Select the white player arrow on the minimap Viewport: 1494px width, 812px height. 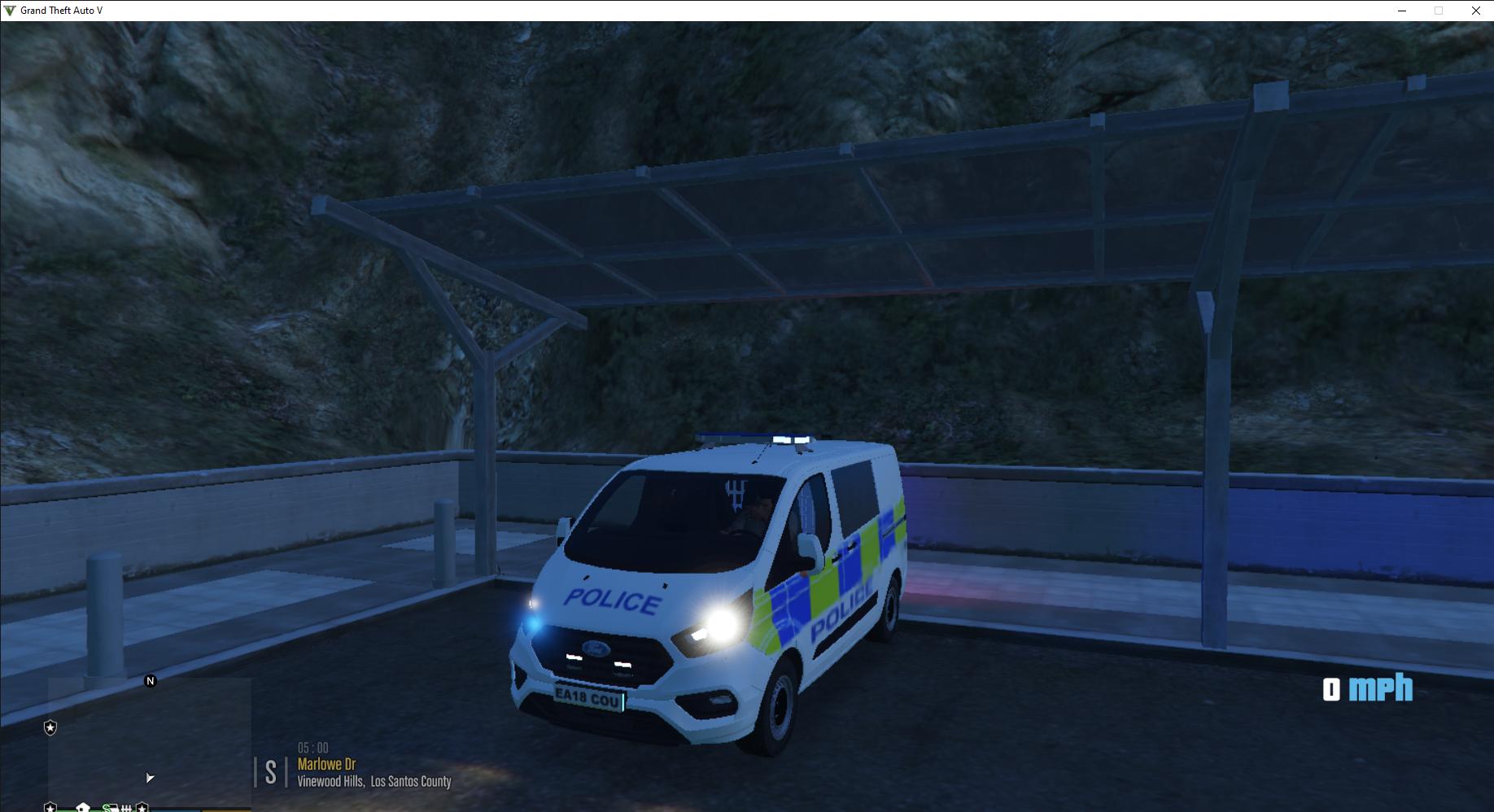pos(149,778)
